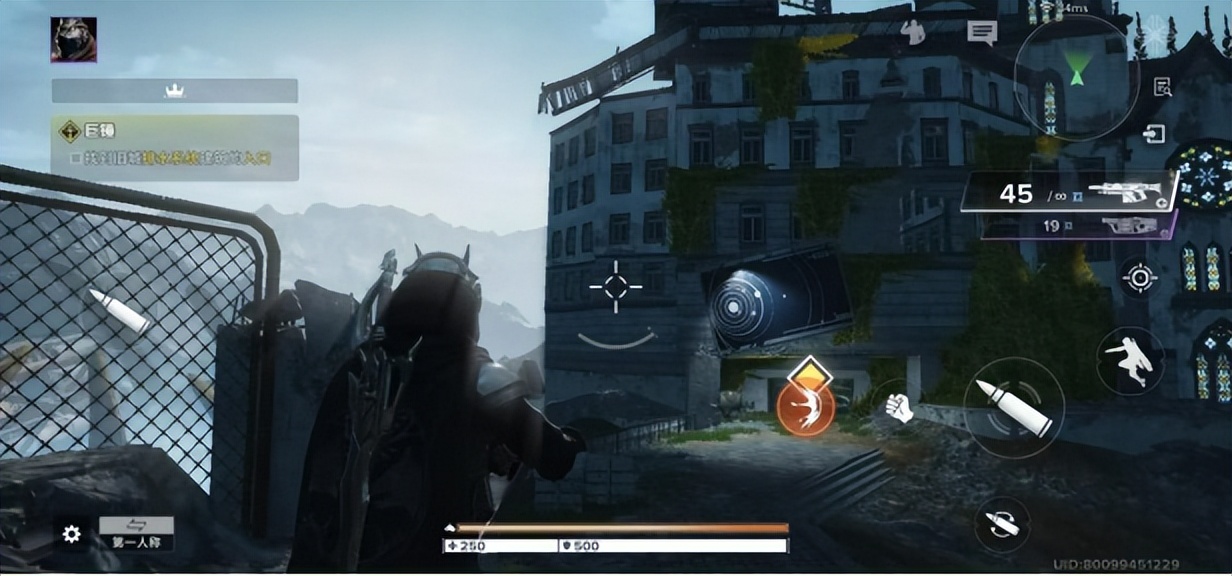
Task: Open the emote figure icon
Action: tap(912, 32)
